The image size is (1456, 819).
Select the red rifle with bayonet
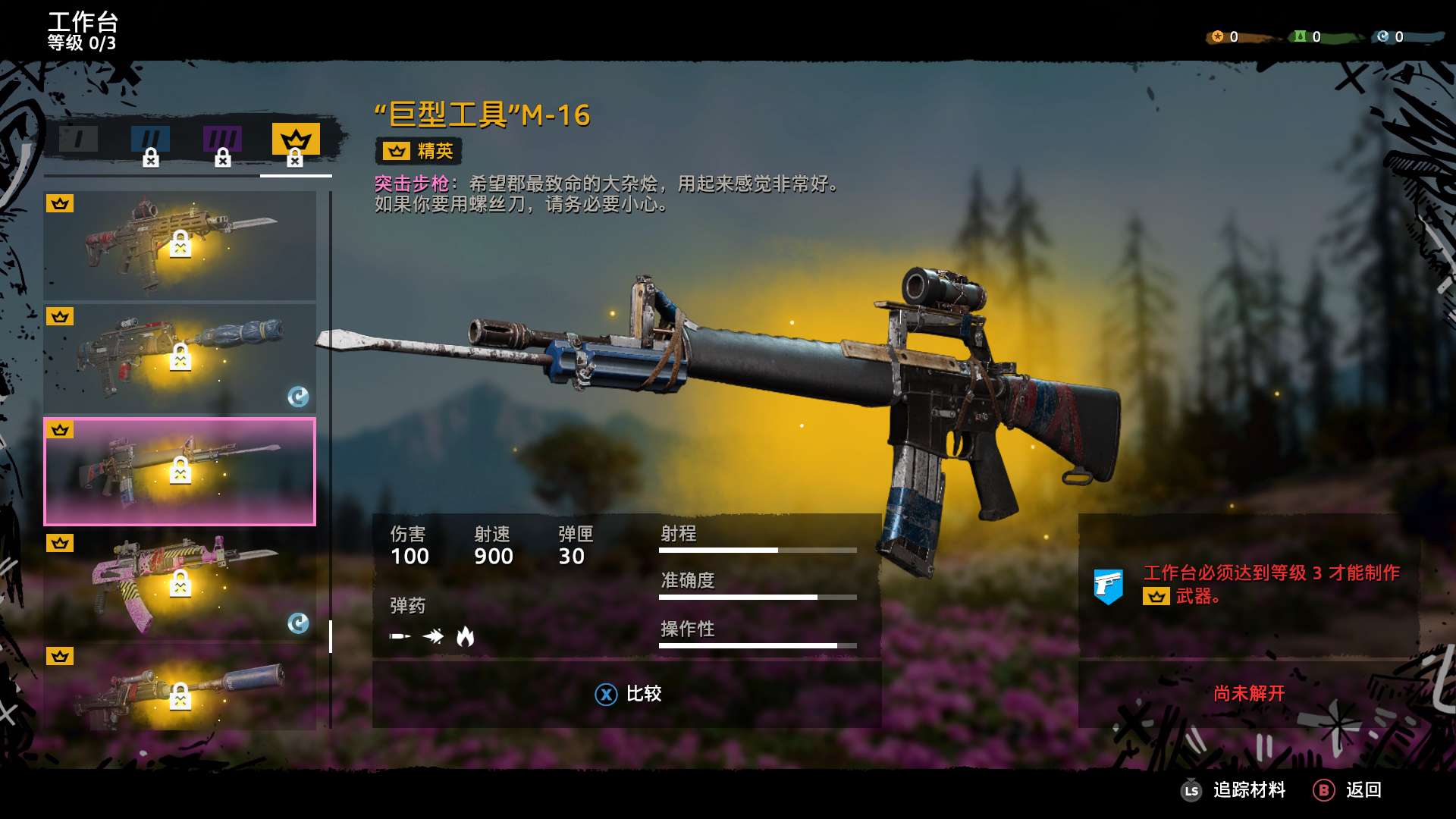[180, 245]
